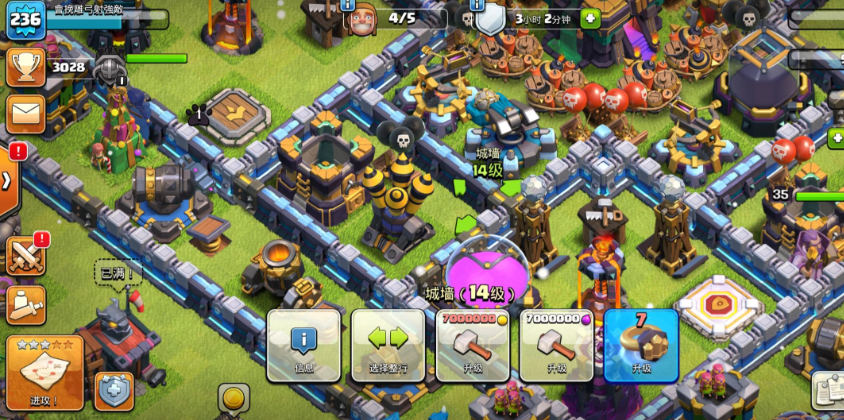
Task: Click the level 236 experience badge
Action: pos(24,20)
